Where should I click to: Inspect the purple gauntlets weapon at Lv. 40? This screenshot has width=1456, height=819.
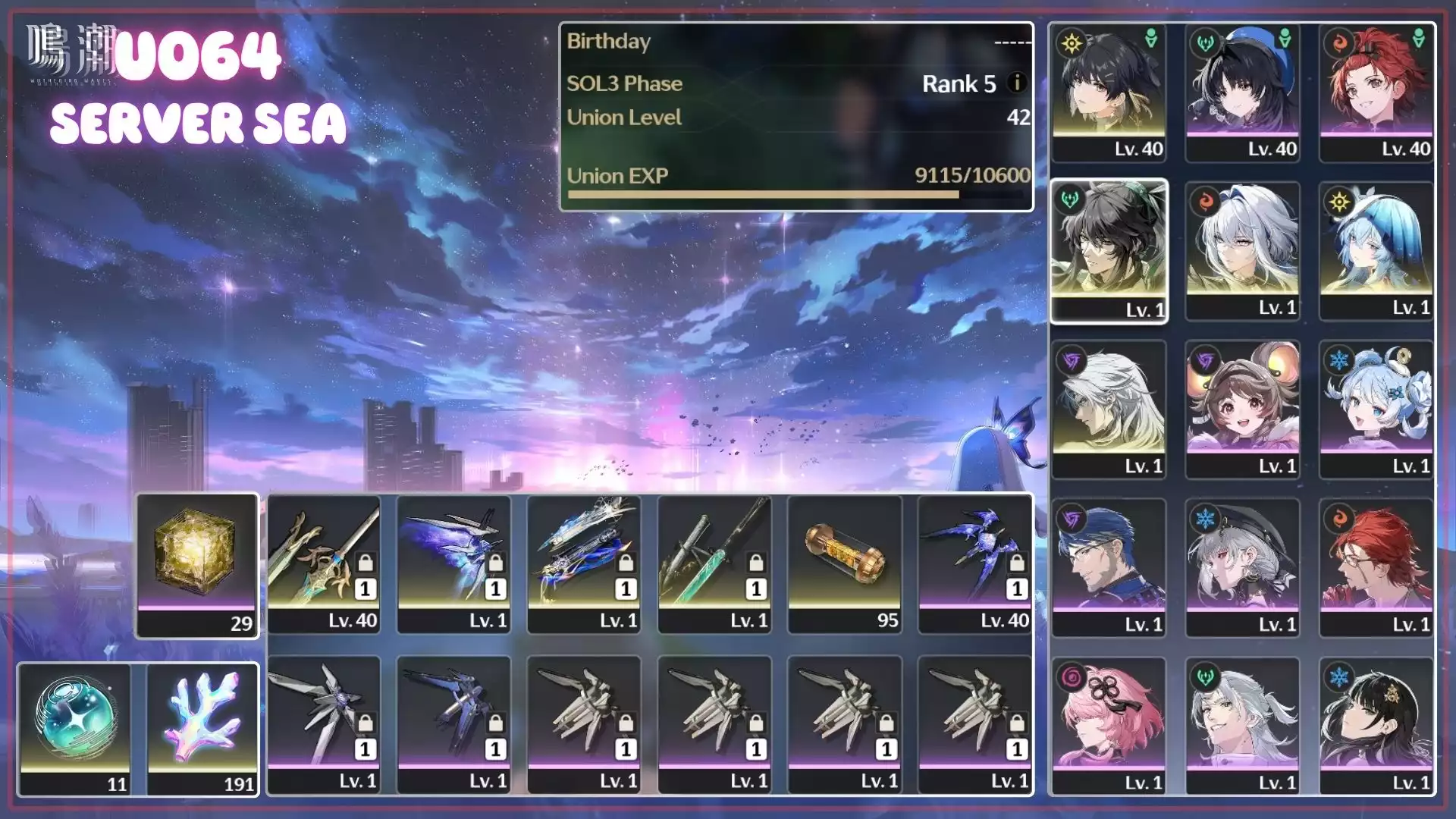(975, 564)
